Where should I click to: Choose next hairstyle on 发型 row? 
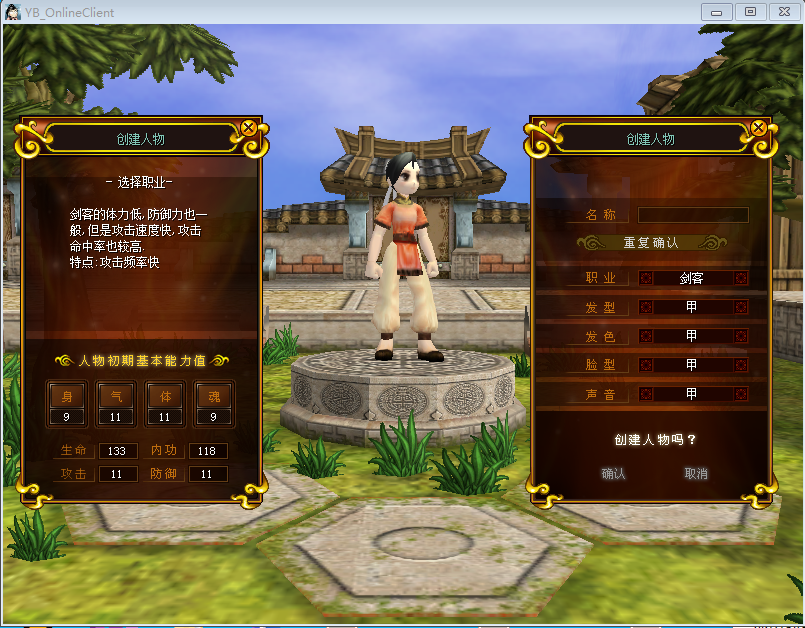click(741, 308)
